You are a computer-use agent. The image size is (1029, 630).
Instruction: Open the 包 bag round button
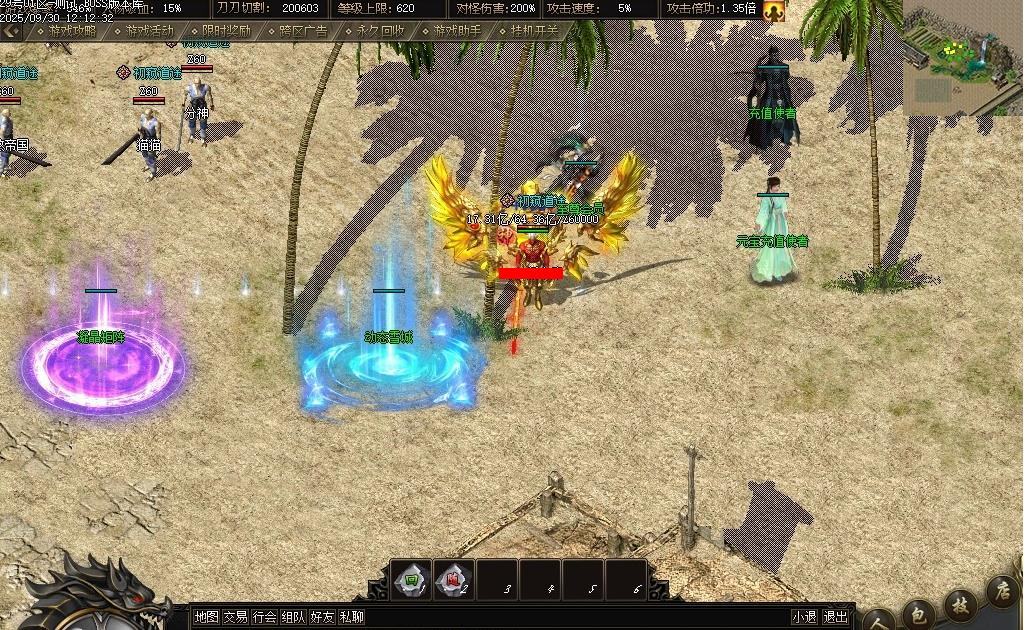(x=919, y=612)
